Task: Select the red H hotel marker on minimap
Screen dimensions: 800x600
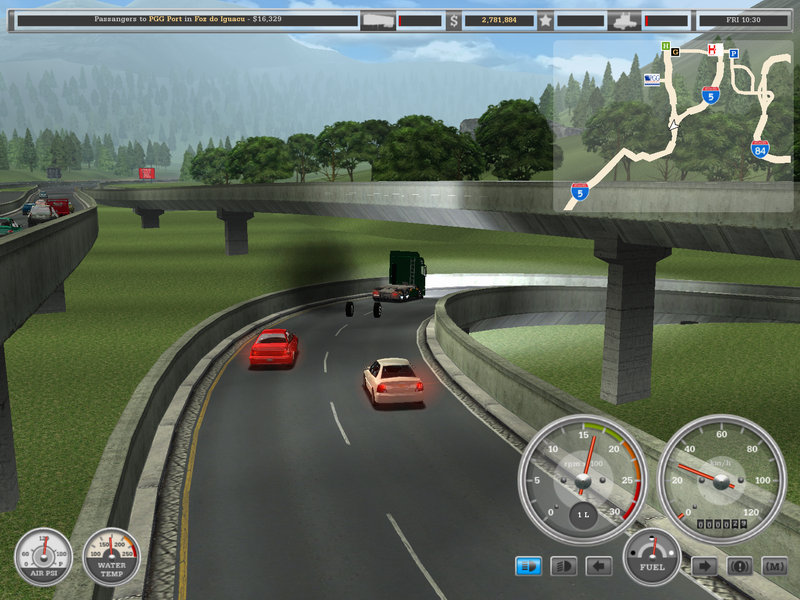Action: click(x=712, y=49)
